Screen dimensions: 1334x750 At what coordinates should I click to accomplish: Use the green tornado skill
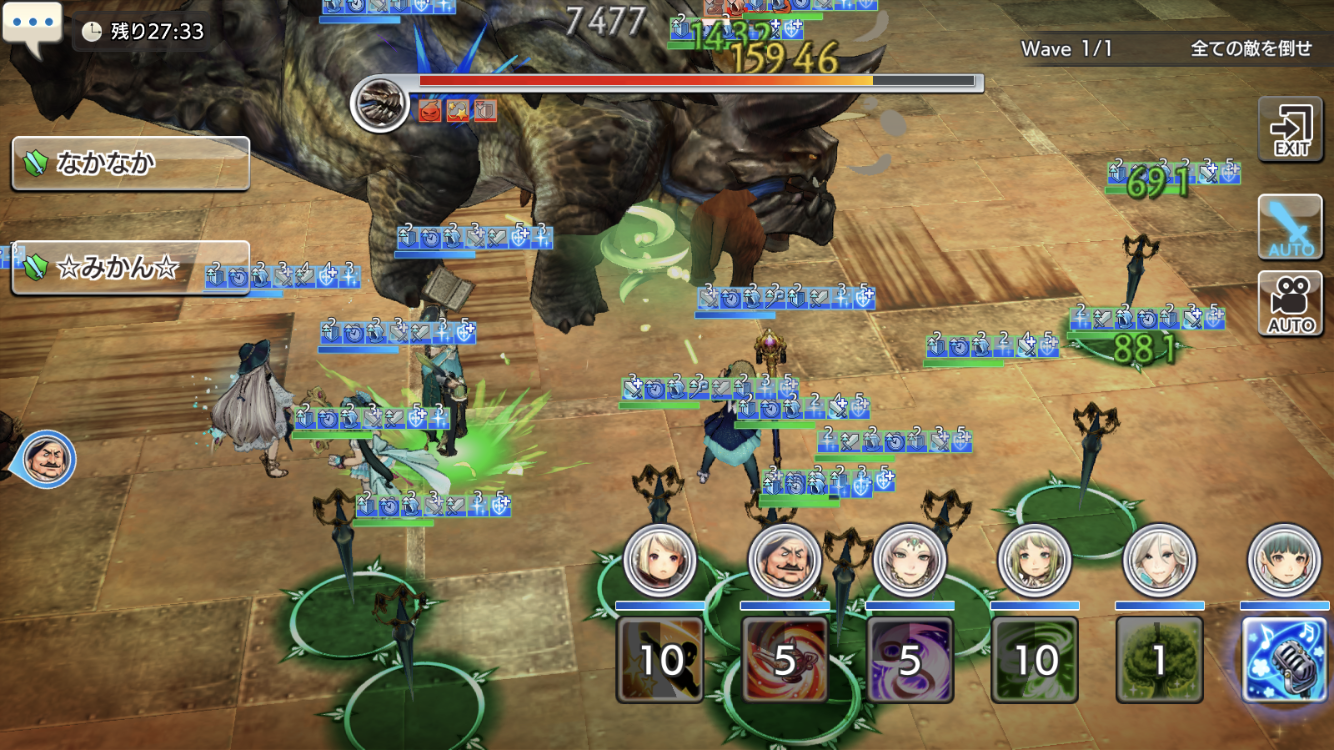click(x=1035, y=658)
